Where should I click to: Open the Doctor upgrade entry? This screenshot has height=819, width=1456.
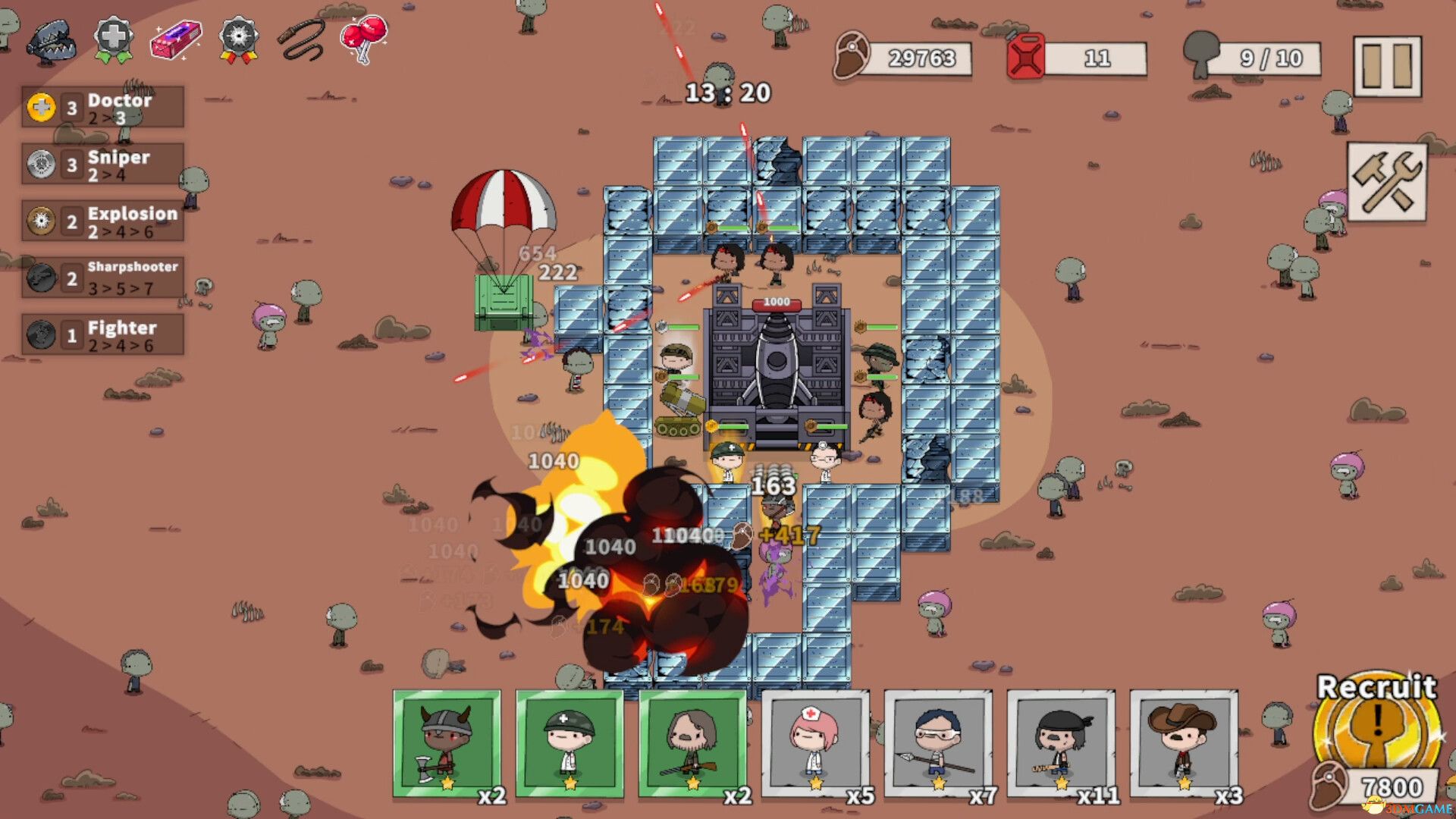102,108
